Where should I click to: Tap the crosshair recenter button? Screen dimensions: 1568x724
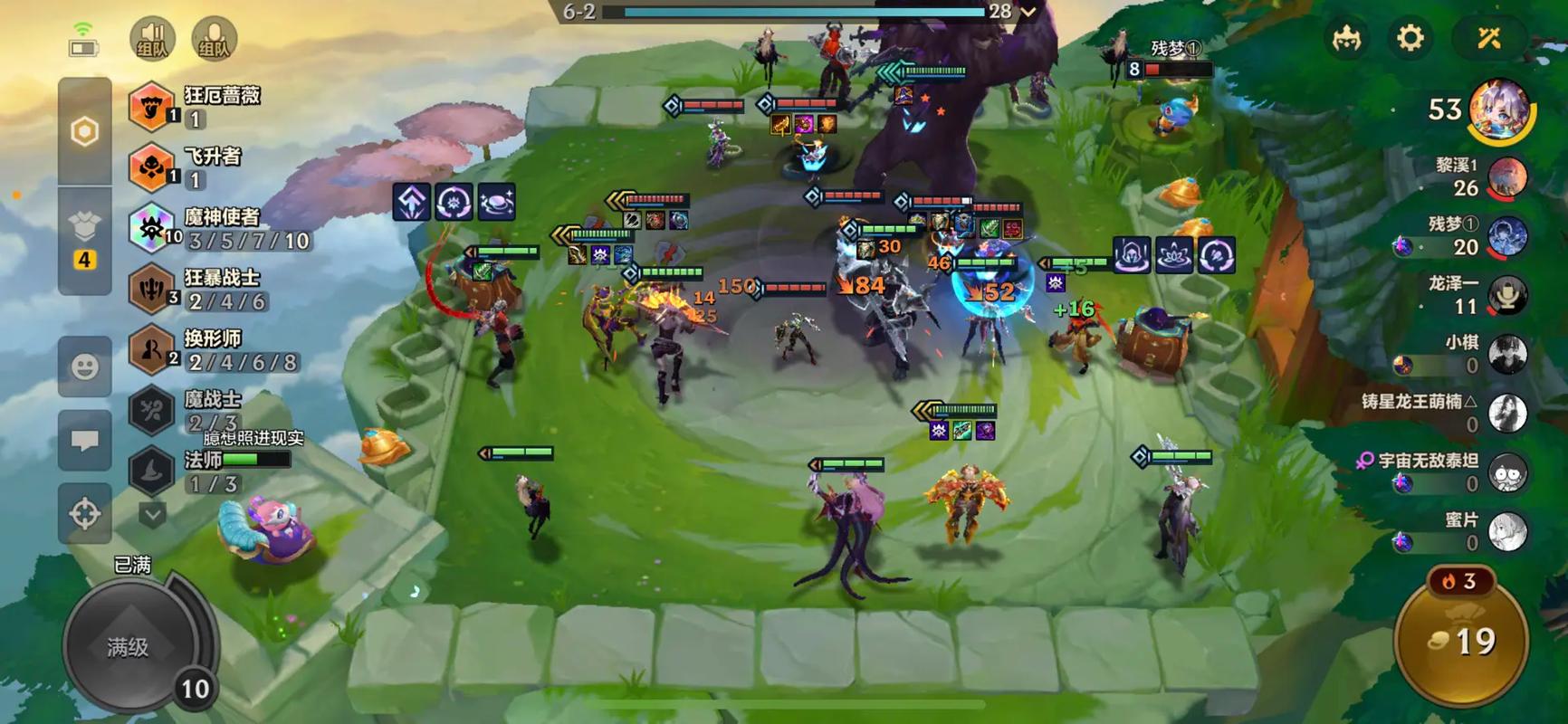point(84,513)
